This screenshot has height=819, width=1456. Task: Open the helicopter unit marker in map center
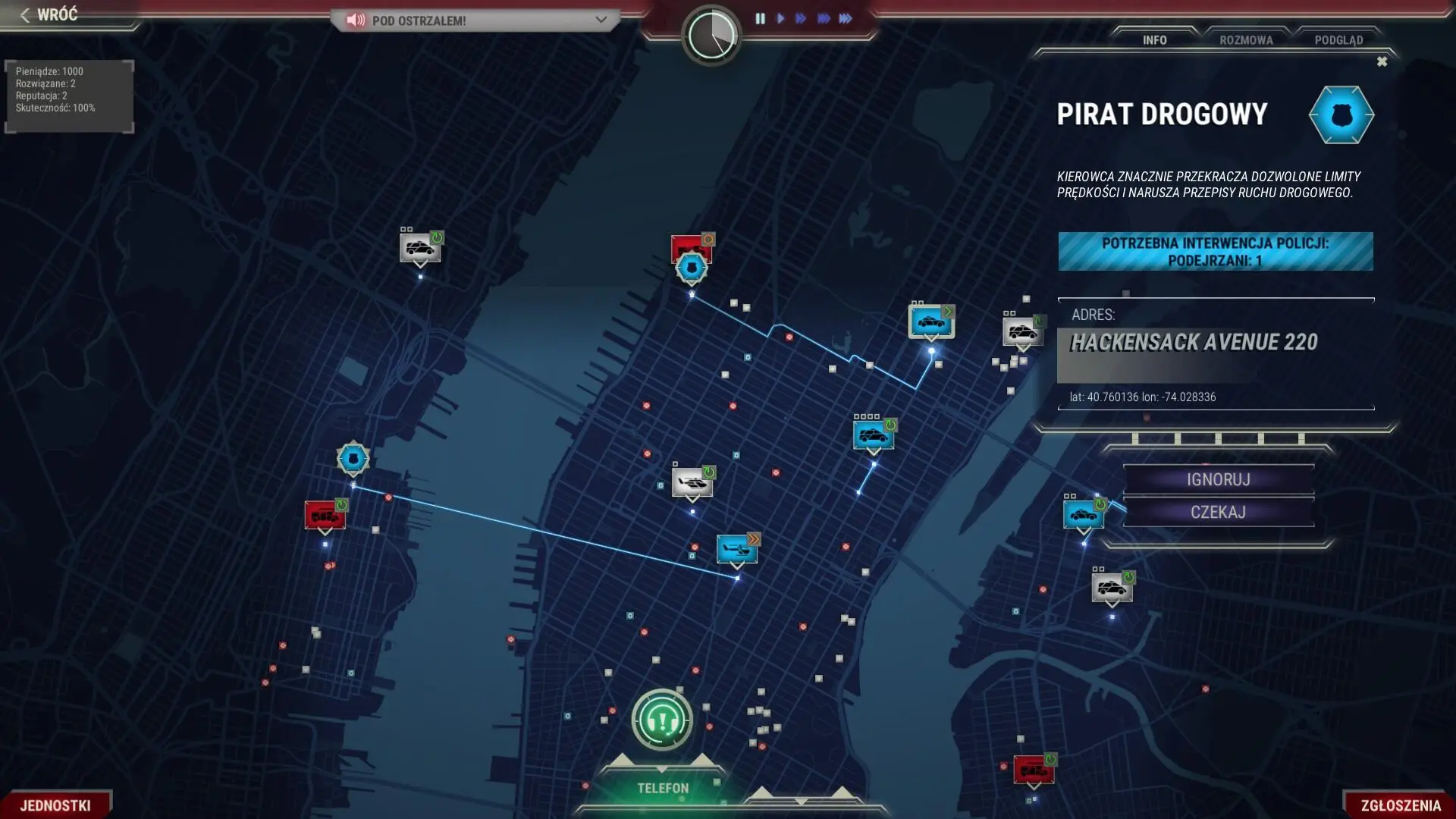(691, 481)
